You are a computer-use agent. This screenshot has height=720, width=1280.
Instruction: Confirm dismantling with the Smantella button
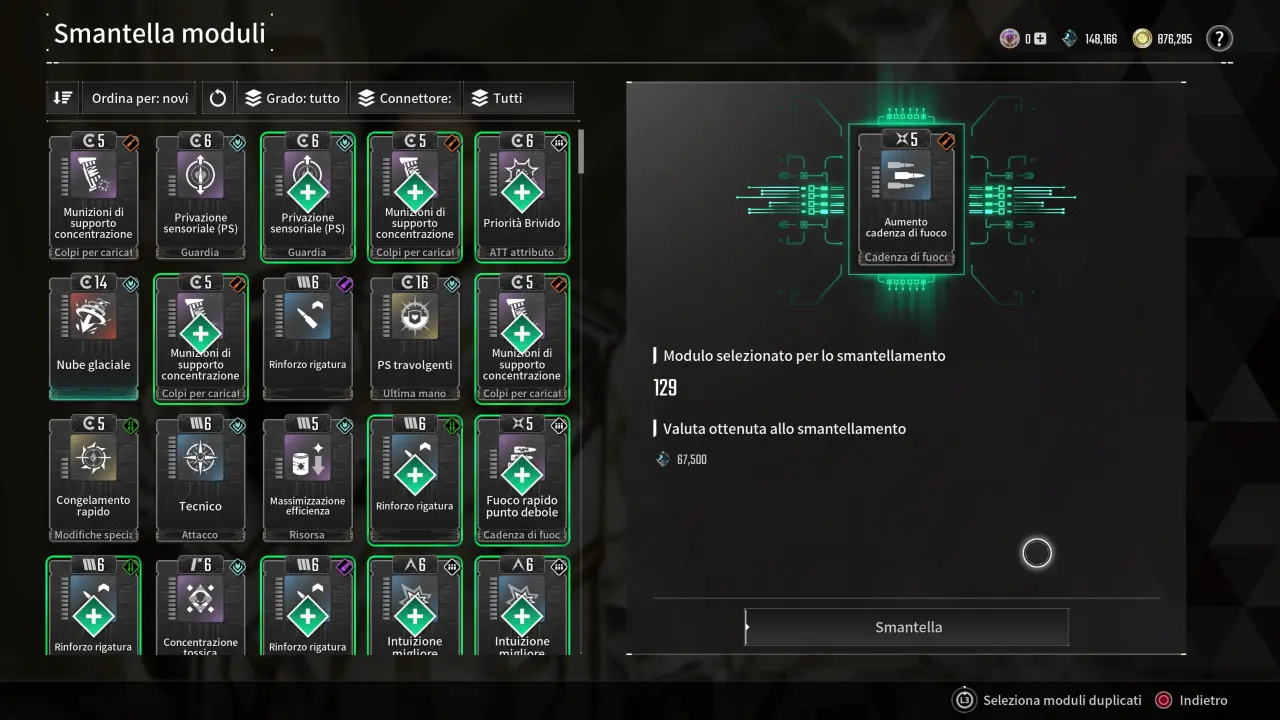click(x=907, y=627)
